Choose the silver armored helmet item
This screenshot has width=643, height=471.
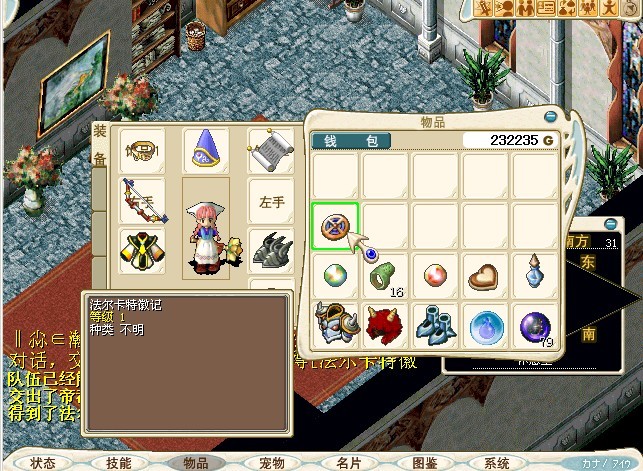pyautogui.click(x=336, y=325)
